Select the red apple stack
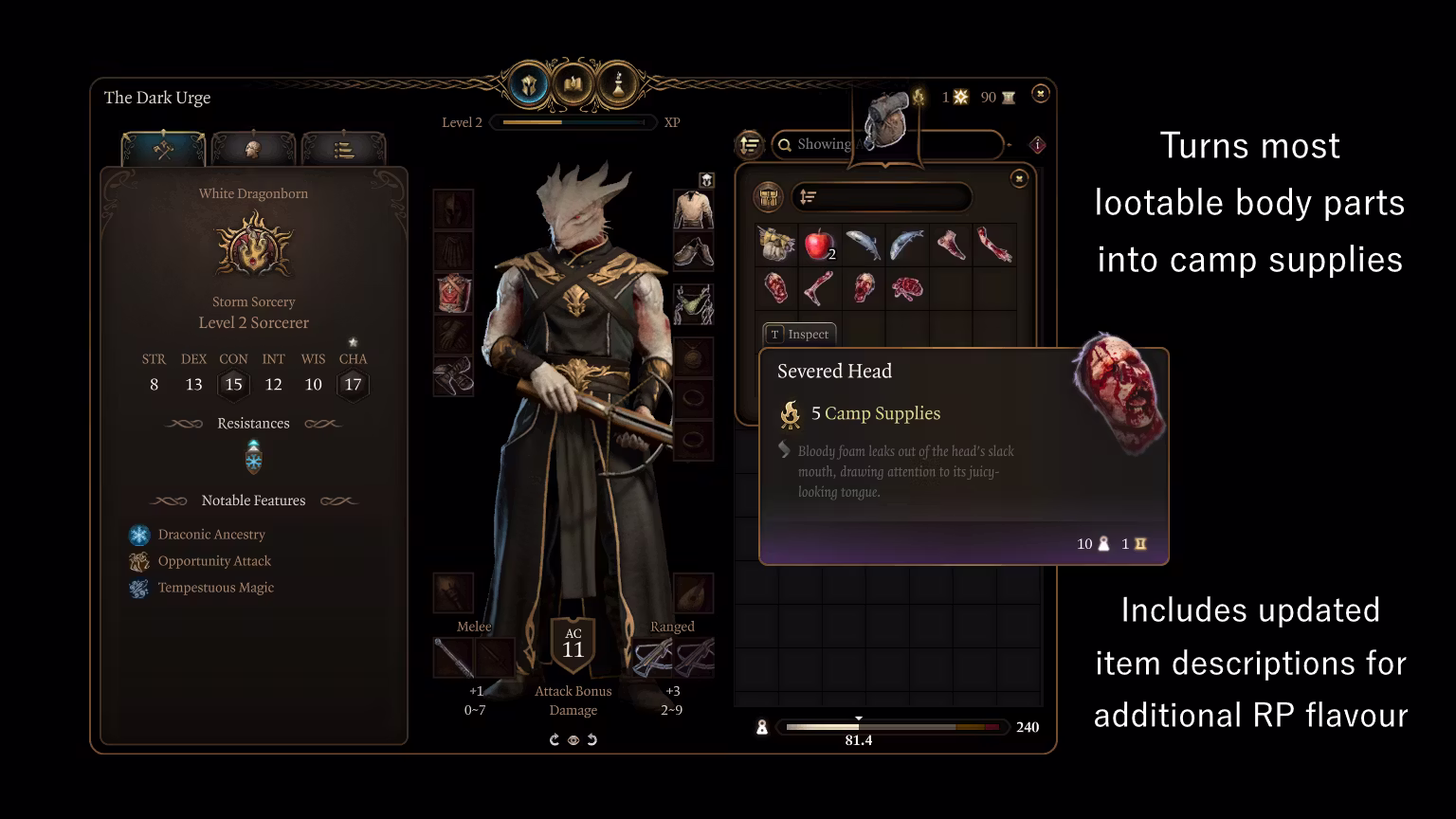The height and width of the screenshot is (819, 1456). click(819, 246)
